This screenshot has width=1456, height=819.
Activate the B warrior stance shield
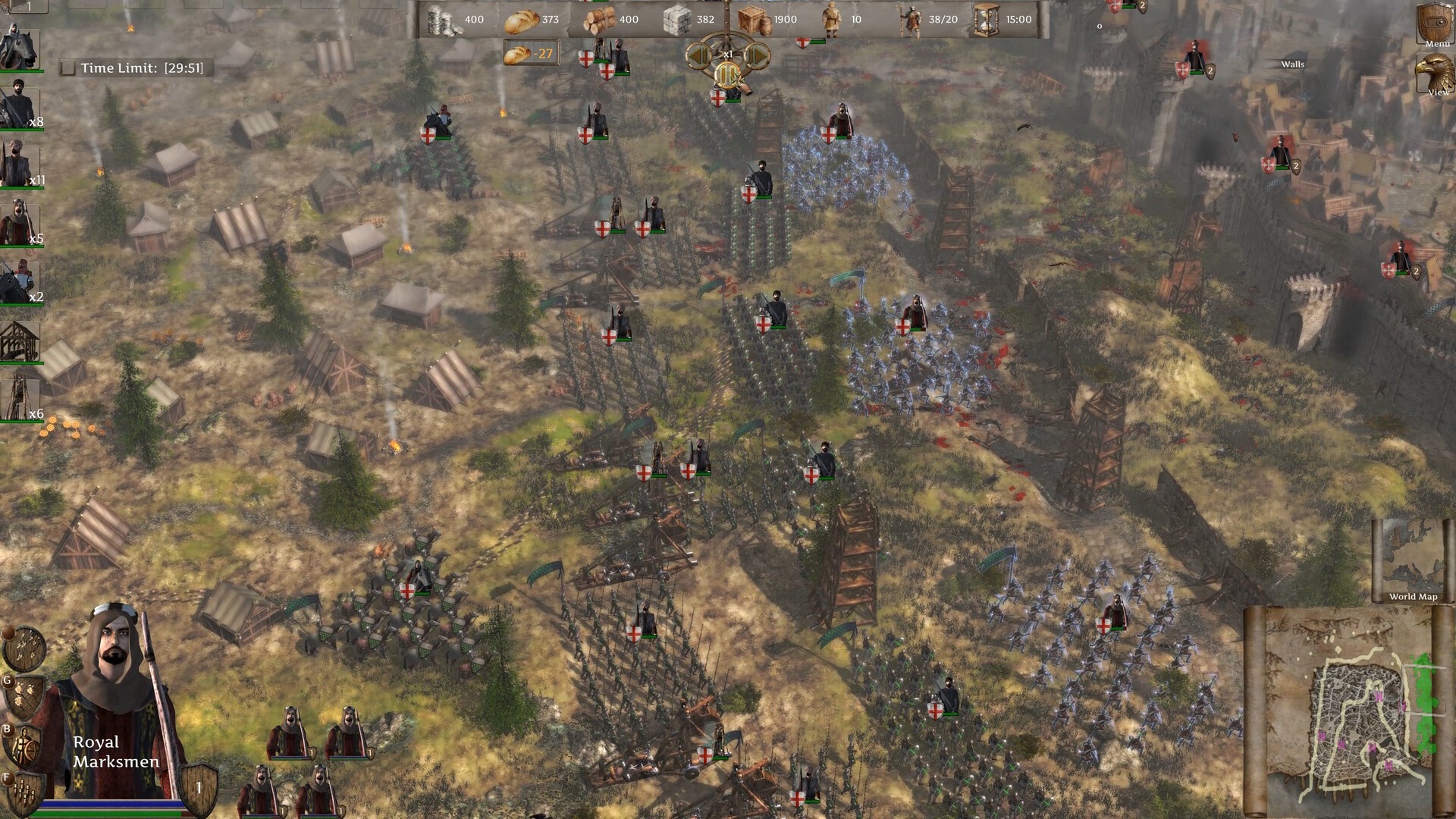tap(25, 745)
